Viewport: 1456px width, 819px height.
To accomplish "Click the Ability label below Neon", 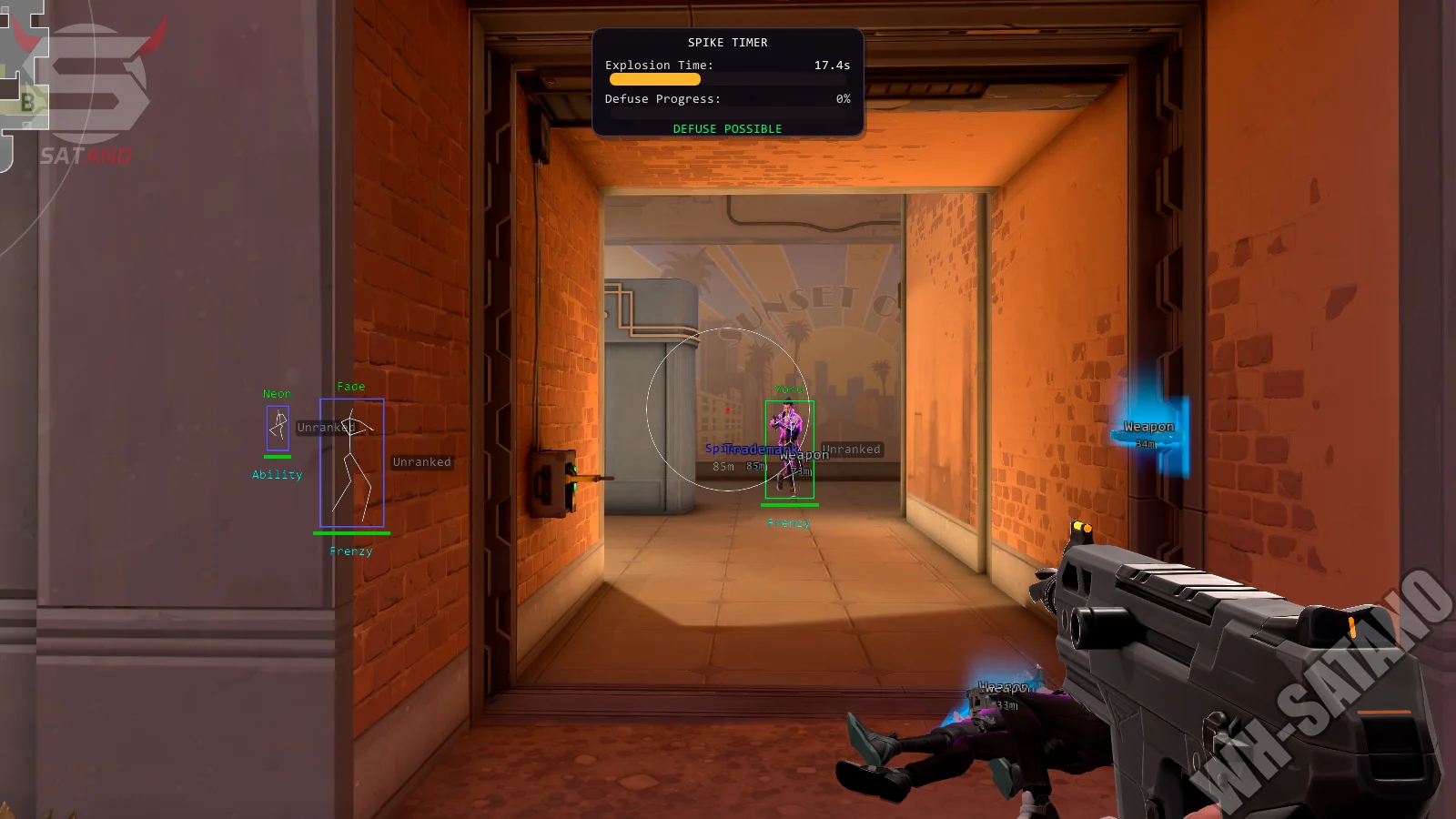I will pyautogui.click(x=276, y=474).
